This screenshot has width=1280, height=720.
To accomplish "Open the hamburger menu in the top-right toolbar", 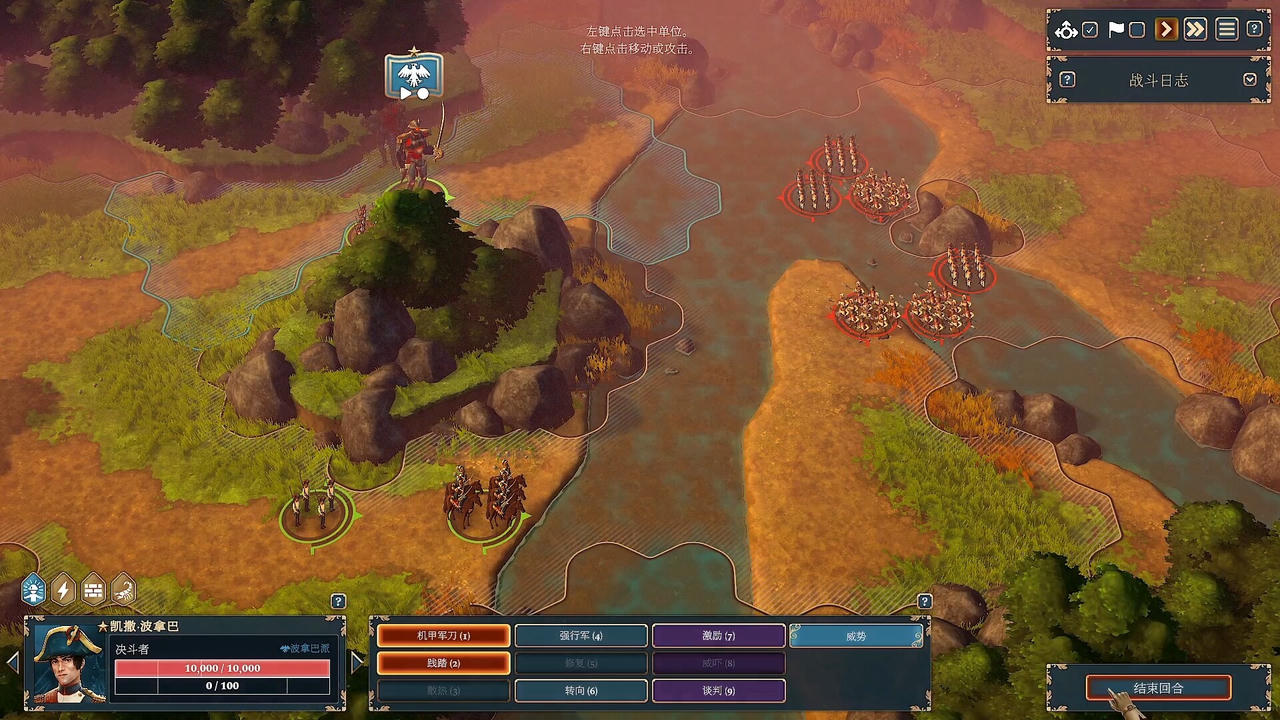I will [x=1226, y=30].
